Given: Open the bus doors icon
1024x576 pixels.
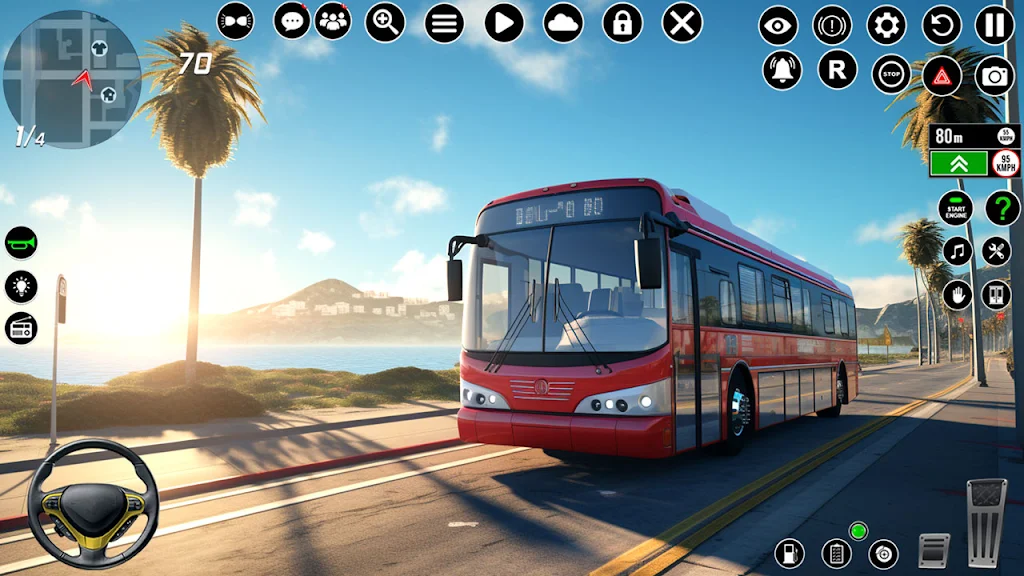Looking at the screenshot, I should (x=996, y=295).
